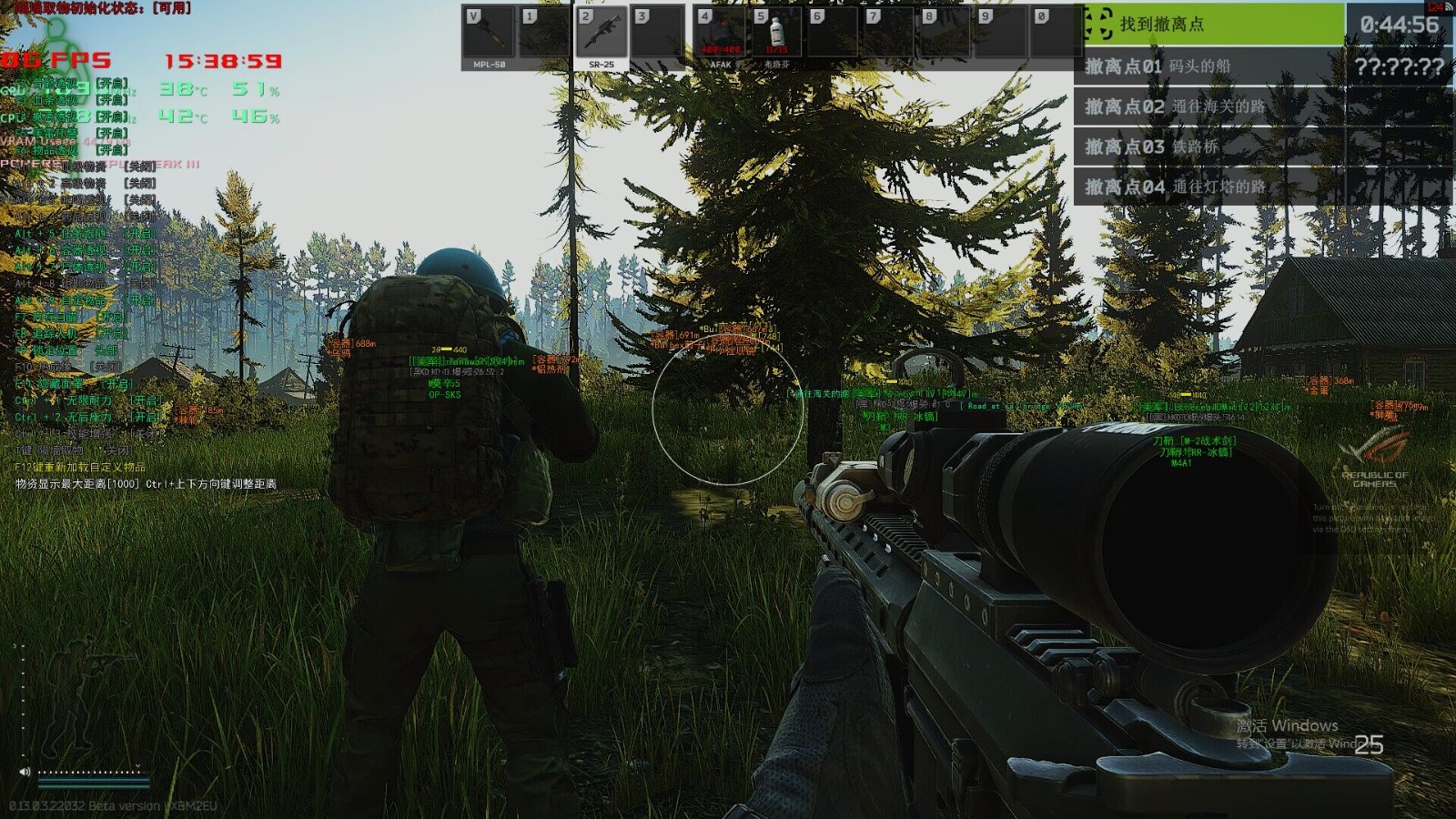Select the MPL-50 melee slot

tap(490, 36)
